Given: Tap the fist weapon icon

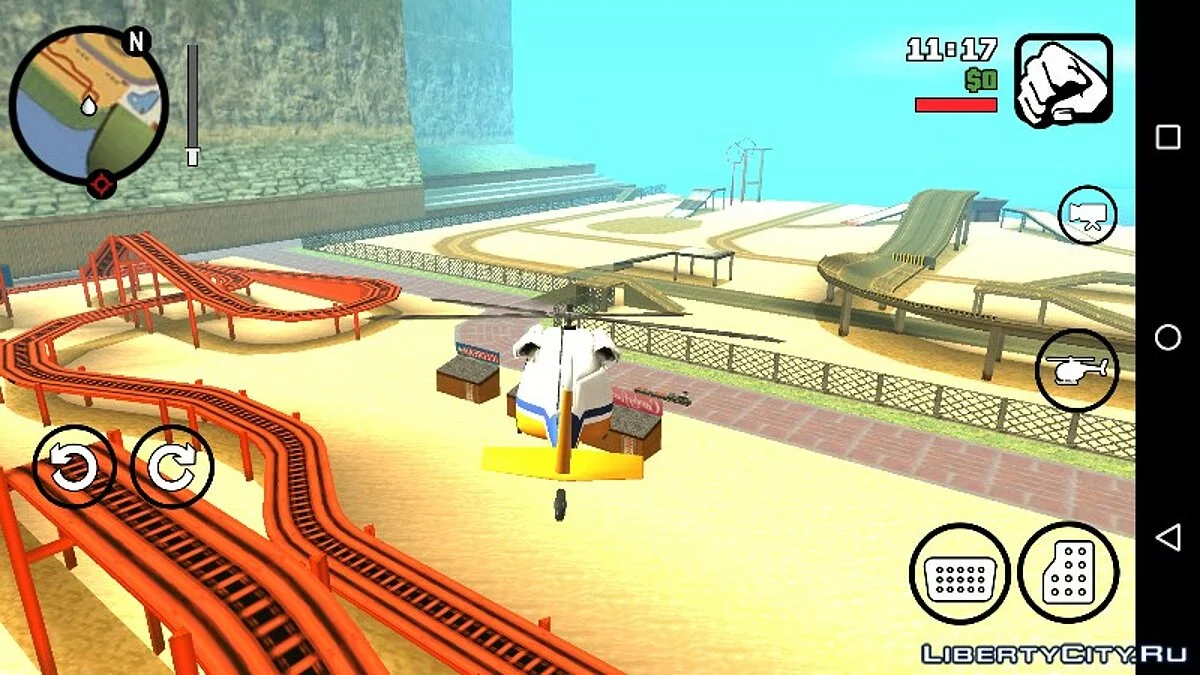Looking at the screenshot, I should click(x=1063, y=80).
